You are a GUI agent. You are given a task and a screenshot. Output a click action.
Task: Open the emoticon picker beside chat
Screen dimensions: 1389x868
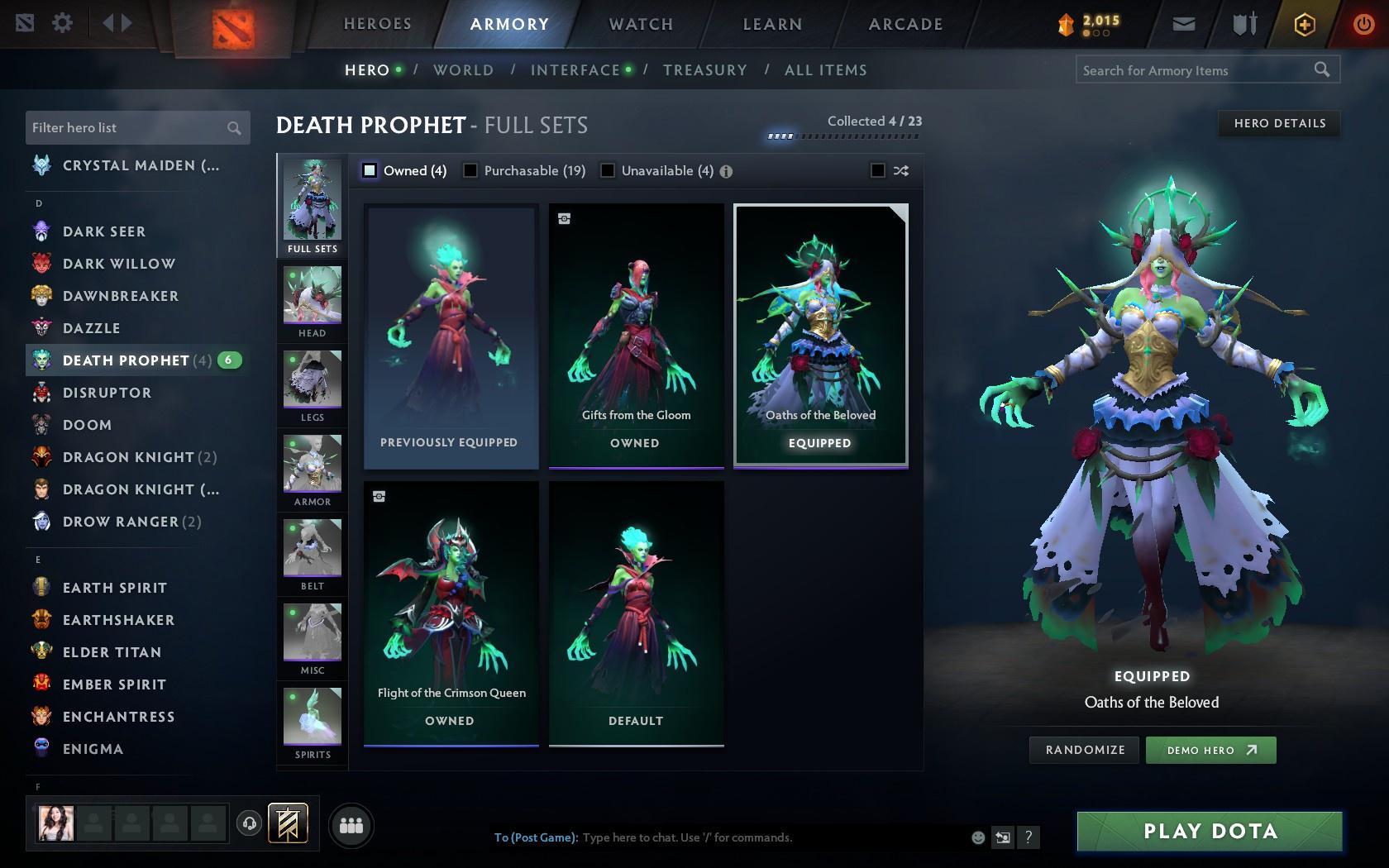click(x=977, y=837)
